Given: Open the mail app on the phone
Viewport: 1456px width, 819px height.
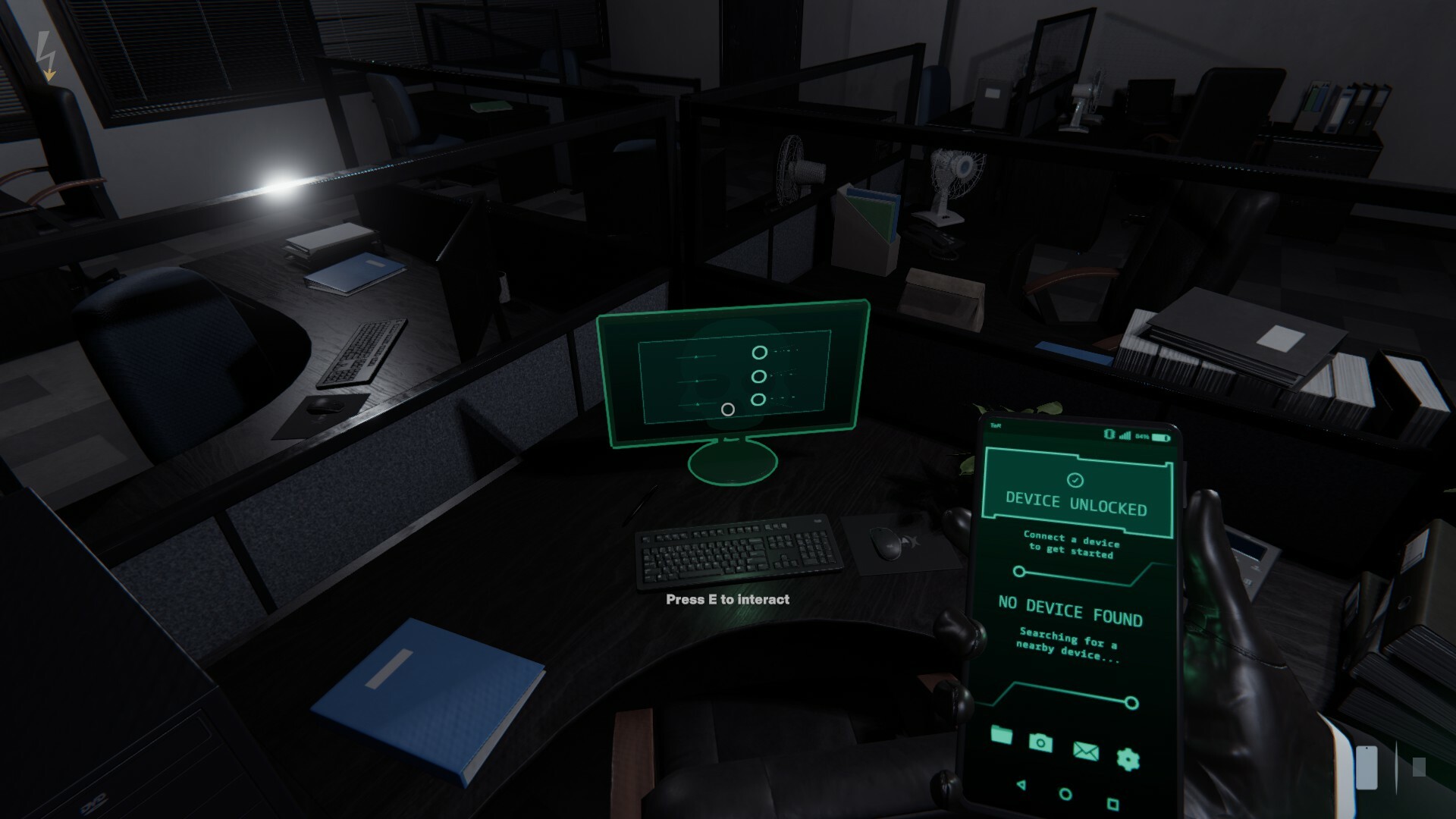Looking at the screenshot, I should (x=1087, y=752).
